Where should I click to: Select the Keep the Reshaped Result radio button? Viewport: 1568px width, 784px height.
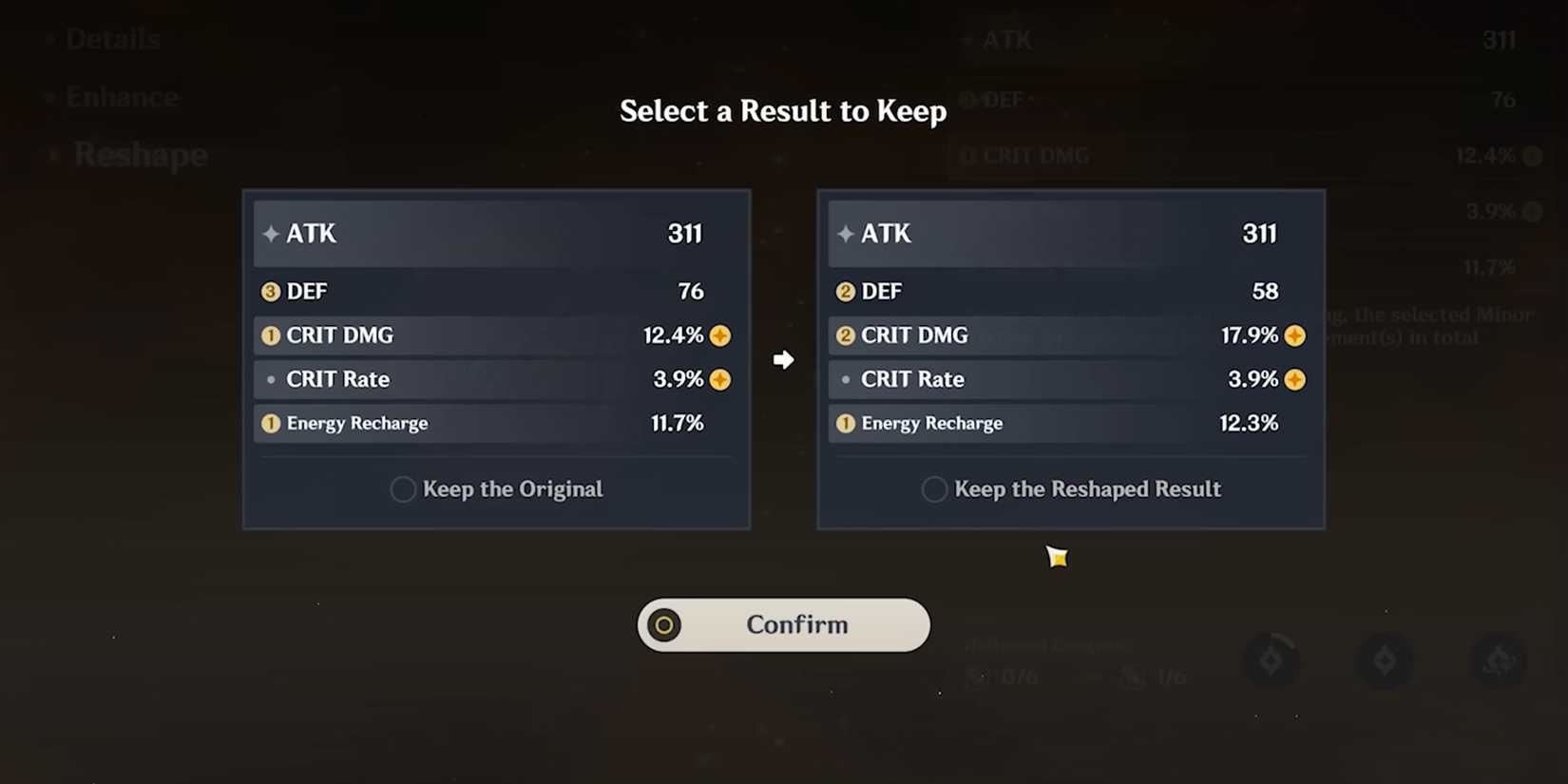[934, 488]
